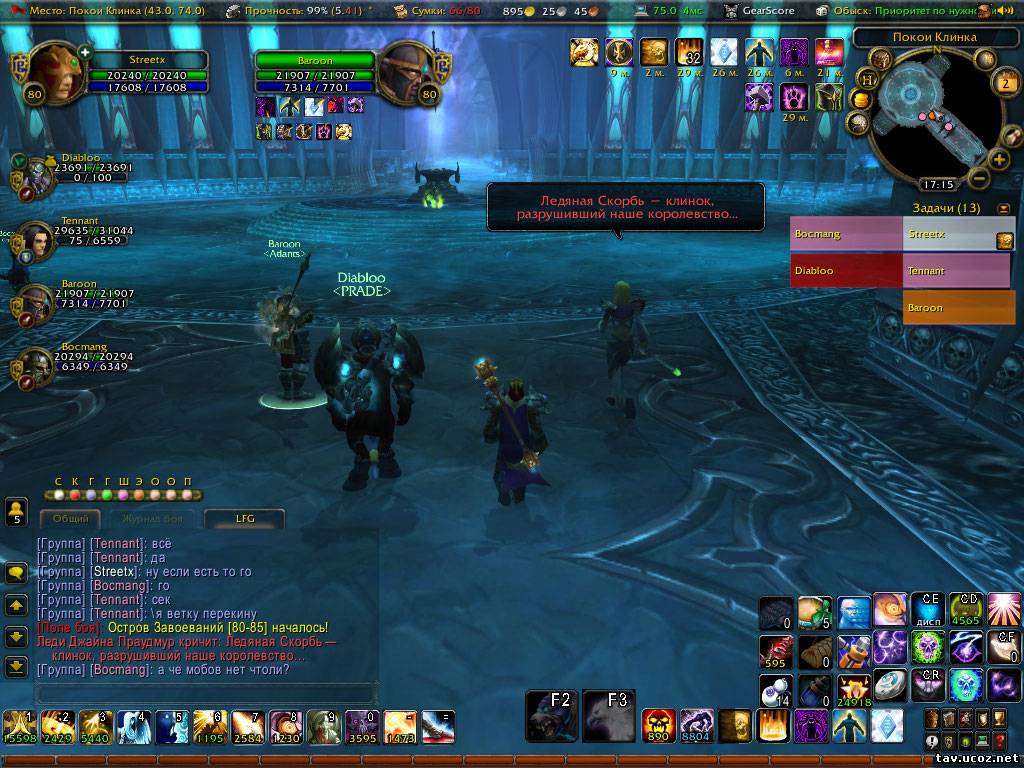This screenshot has height=768, width=1024.
Task: Open the chat speech bubble menu
Action: [16, 573]
